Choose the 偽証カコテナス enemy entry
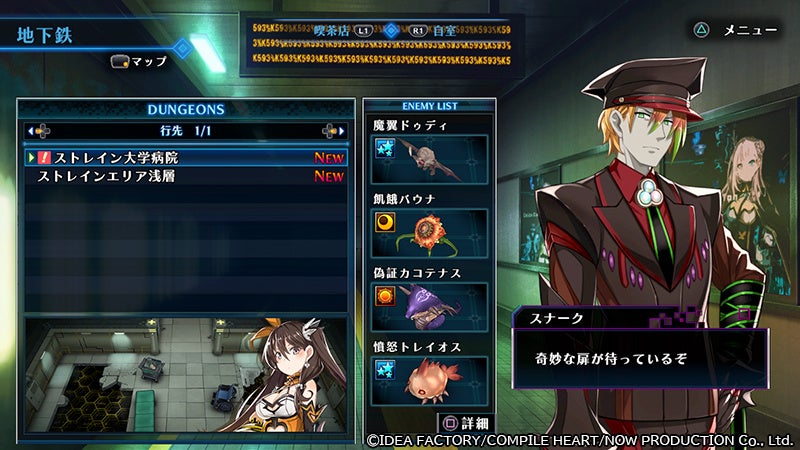The width and height of the screenshot is (800, 450). 429,307
